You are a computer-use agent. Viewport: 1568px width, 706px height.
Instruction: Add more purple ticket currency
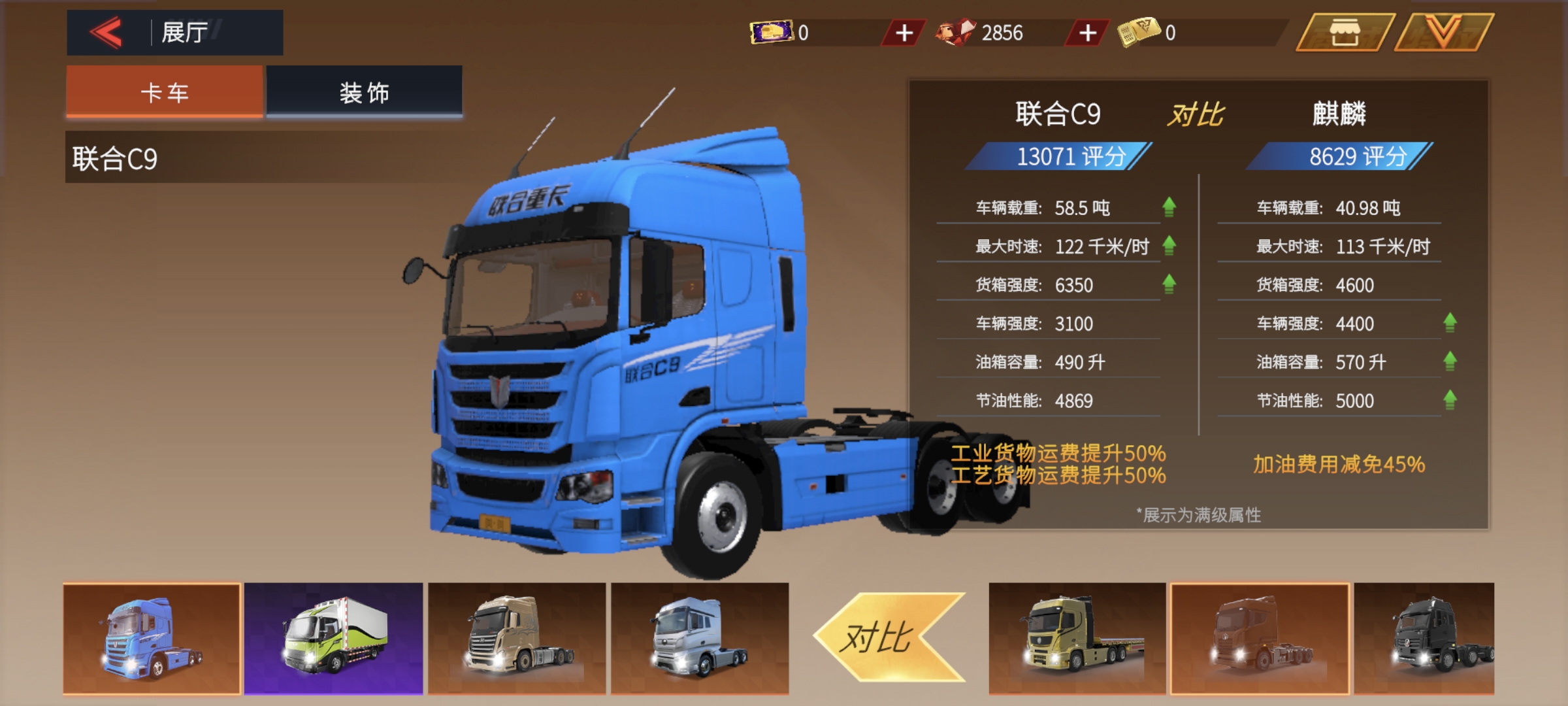[904, 33]
